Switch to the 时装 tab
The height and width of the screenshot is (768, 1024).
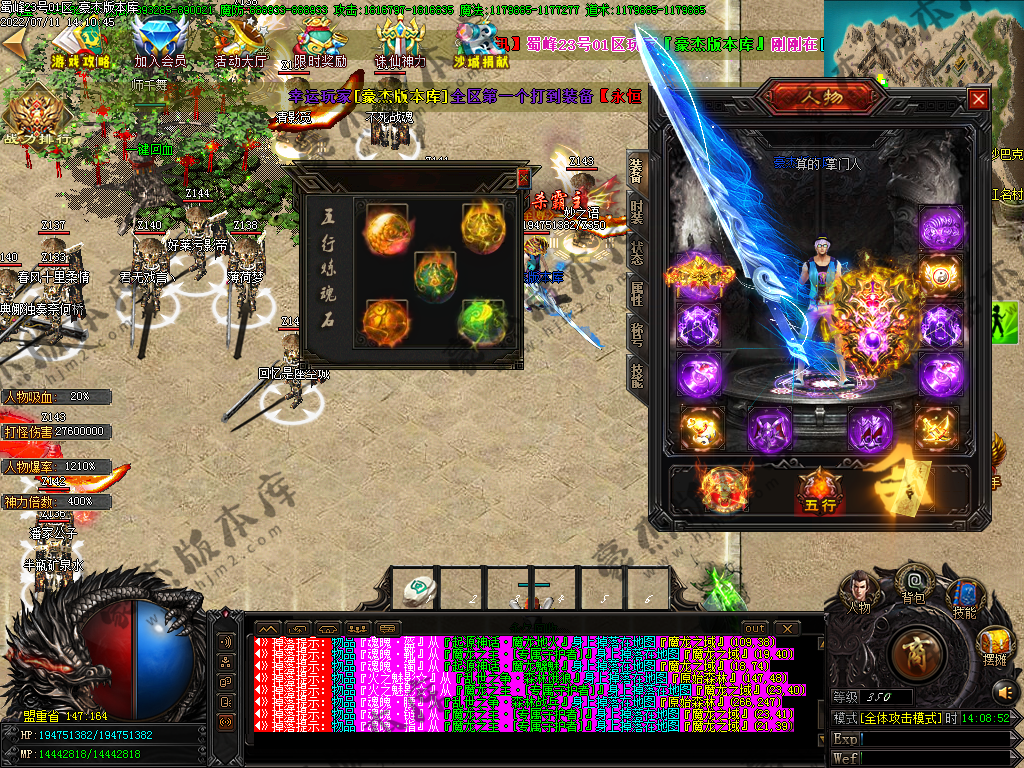tap(637, 212)
